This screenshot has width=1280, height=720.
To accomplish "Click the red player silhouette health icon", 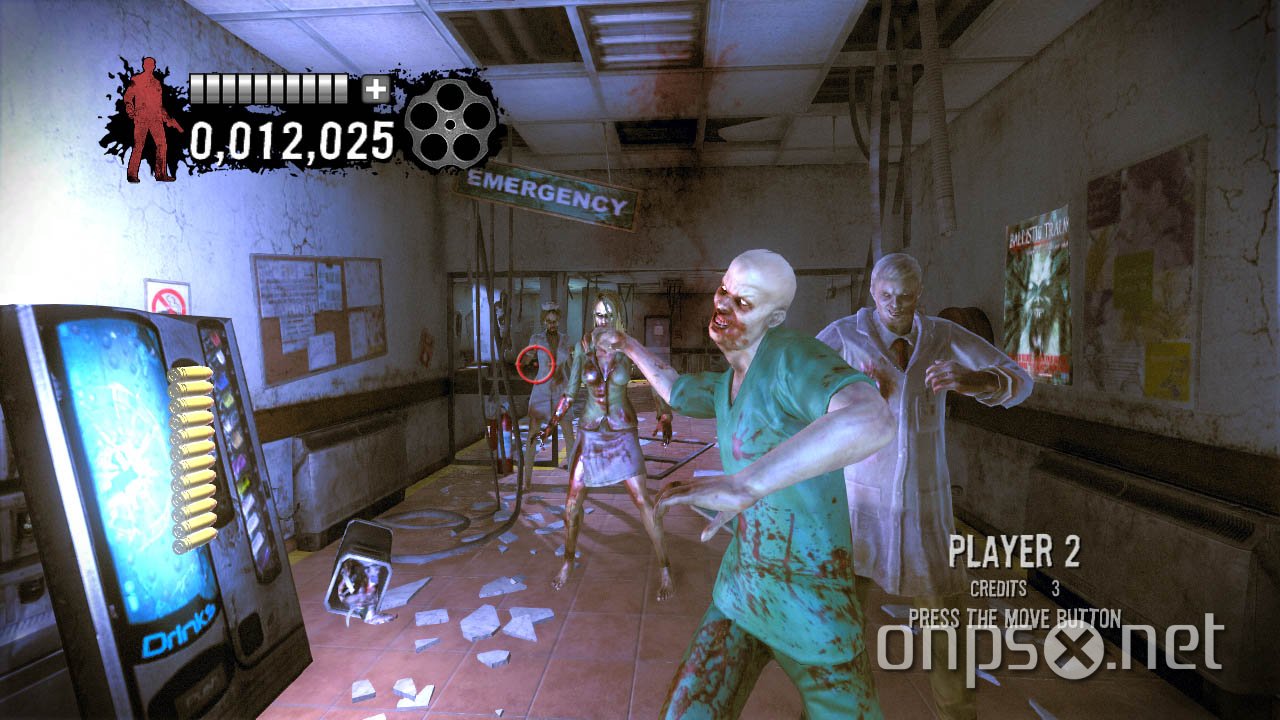I will 150,110.
